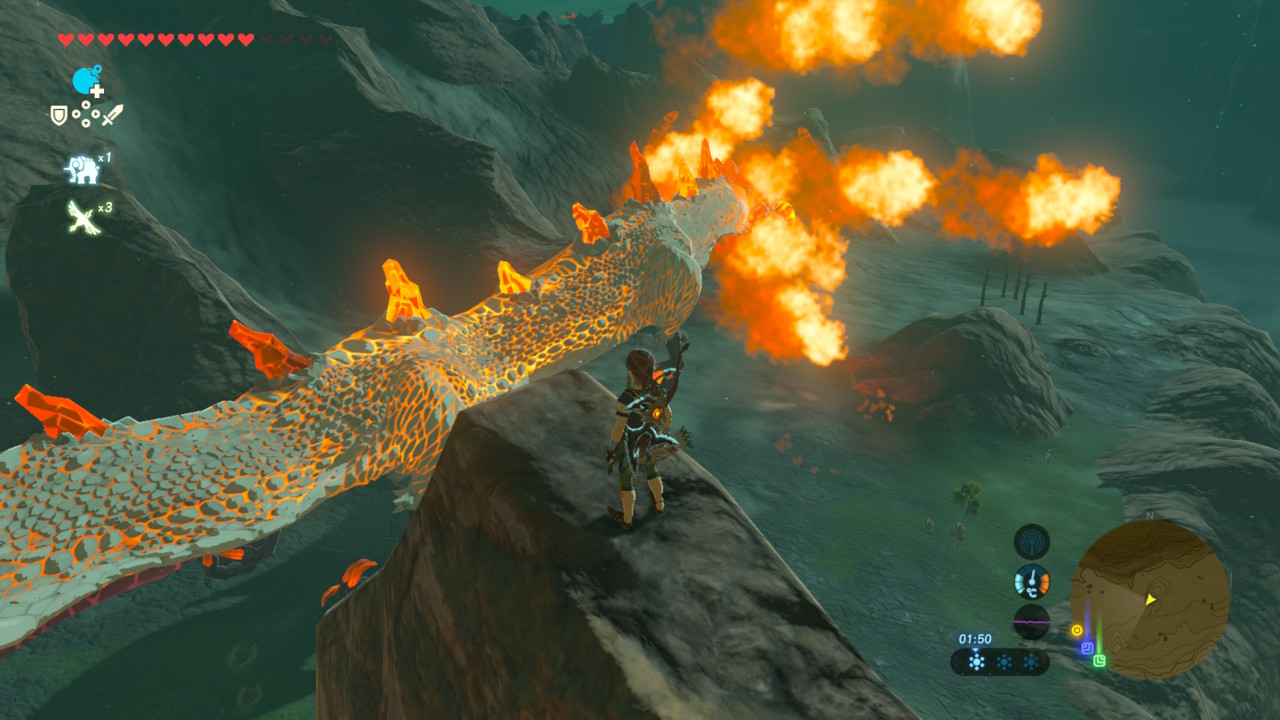1280x720 pixels.
Task: Select the green stamp map marker
Action: [x=1100, y=661]
